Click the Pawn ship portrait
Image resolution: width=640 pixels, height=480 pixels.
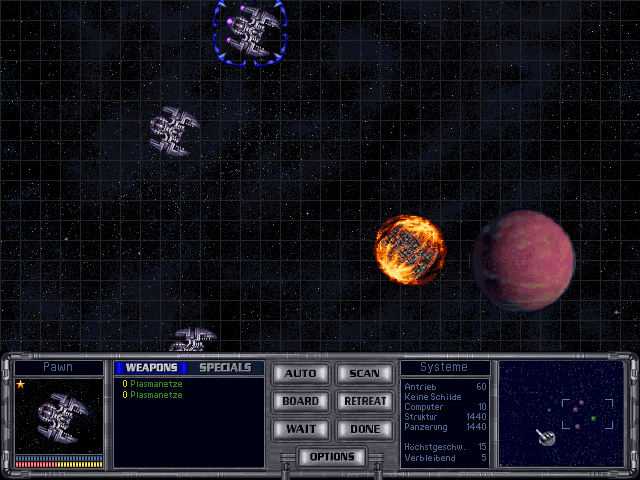[x=59, y=416]
